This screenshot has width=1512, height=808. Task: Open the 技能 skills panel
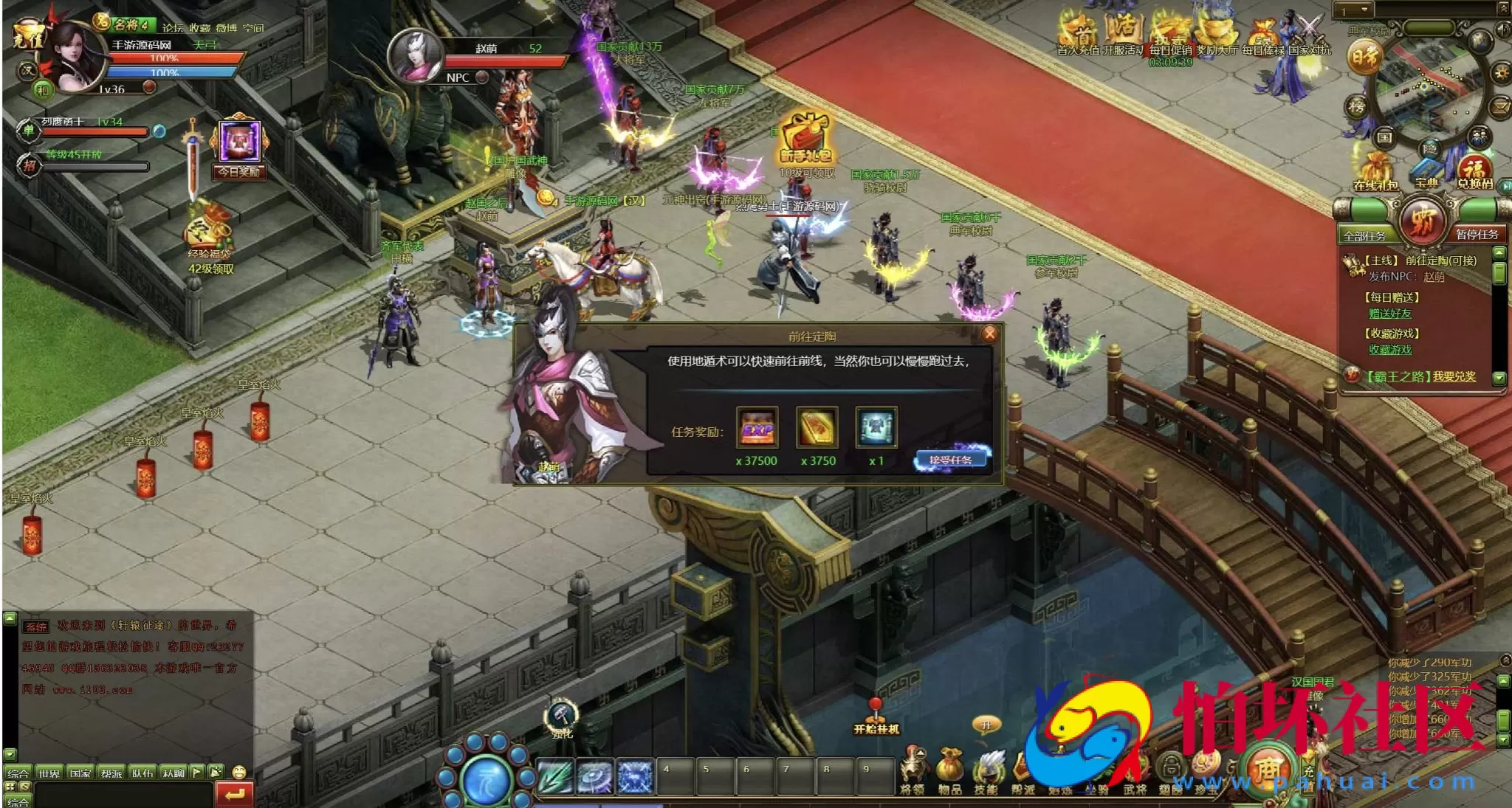click(x=986, y=770)
